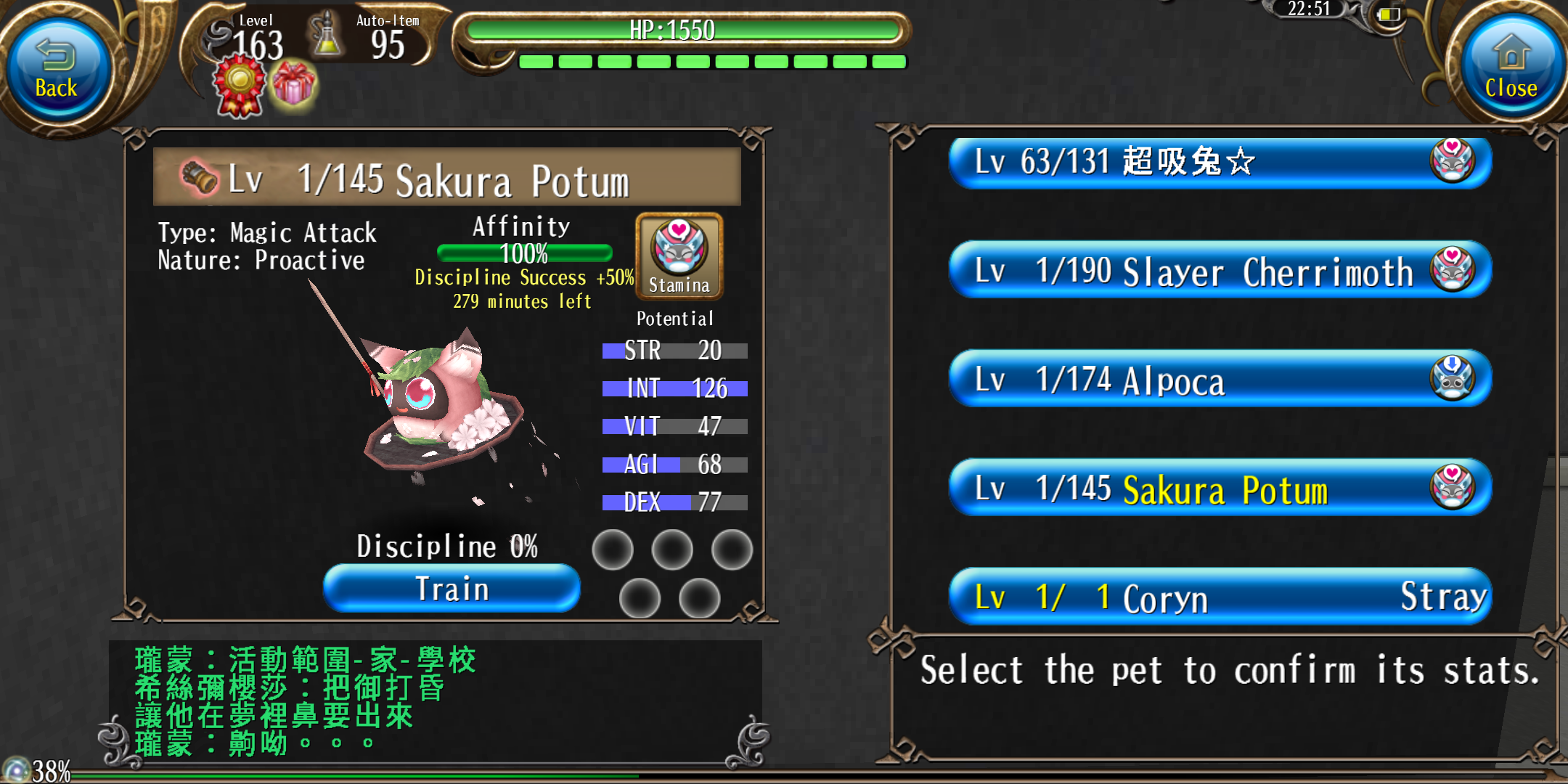1568x784 pixels.
Task: Pick Sakura Potum in the pet list
Action: tap(1220, 489)
